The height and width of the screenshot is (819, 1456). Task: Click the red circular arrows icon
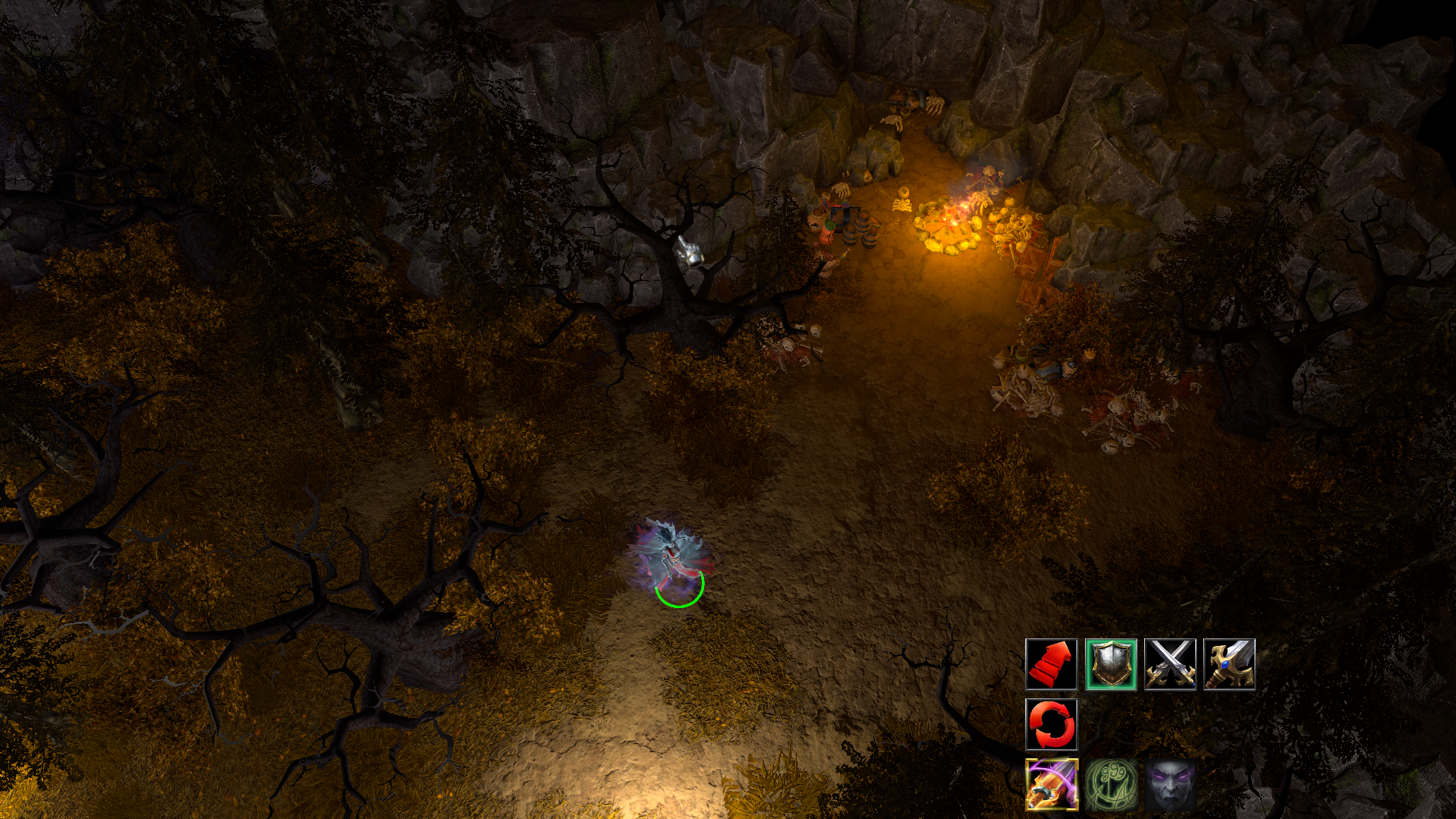click(x=1051, y=724)
